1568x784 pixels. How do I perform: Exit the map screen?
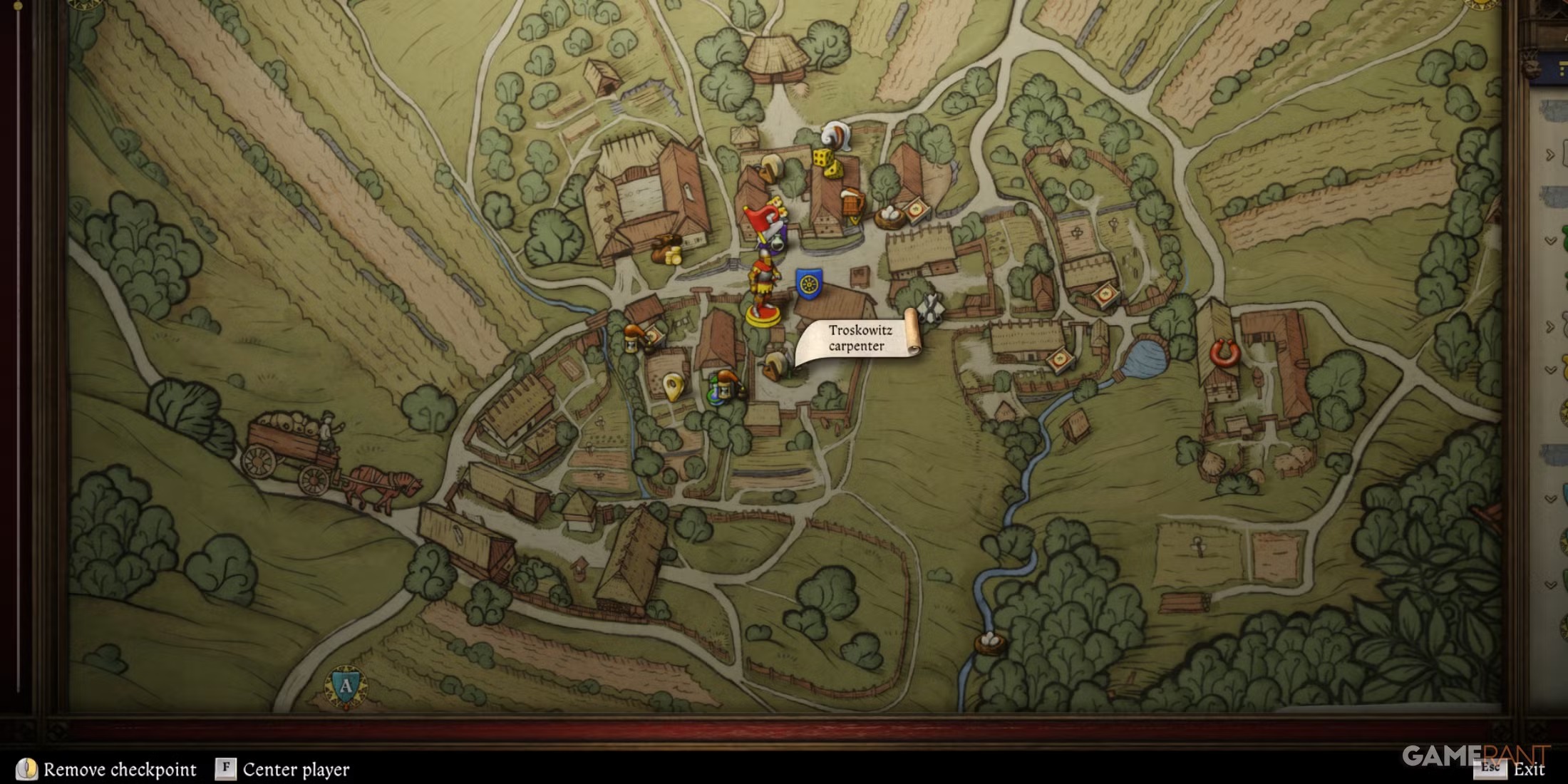click(1528, 769)
